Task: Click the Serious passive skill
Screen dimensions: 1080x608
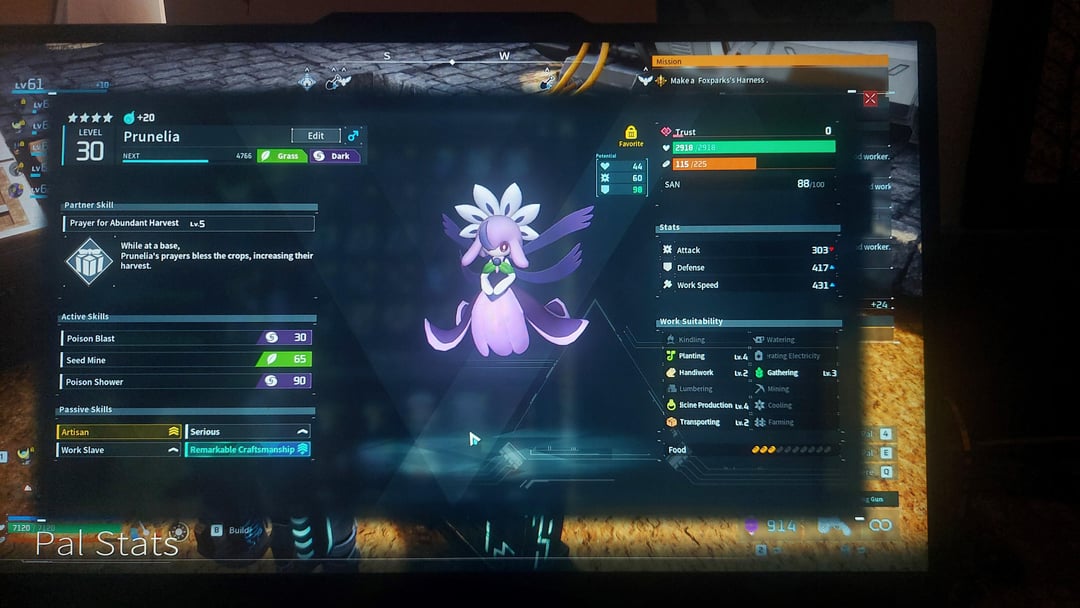Action: click(248, 432)
